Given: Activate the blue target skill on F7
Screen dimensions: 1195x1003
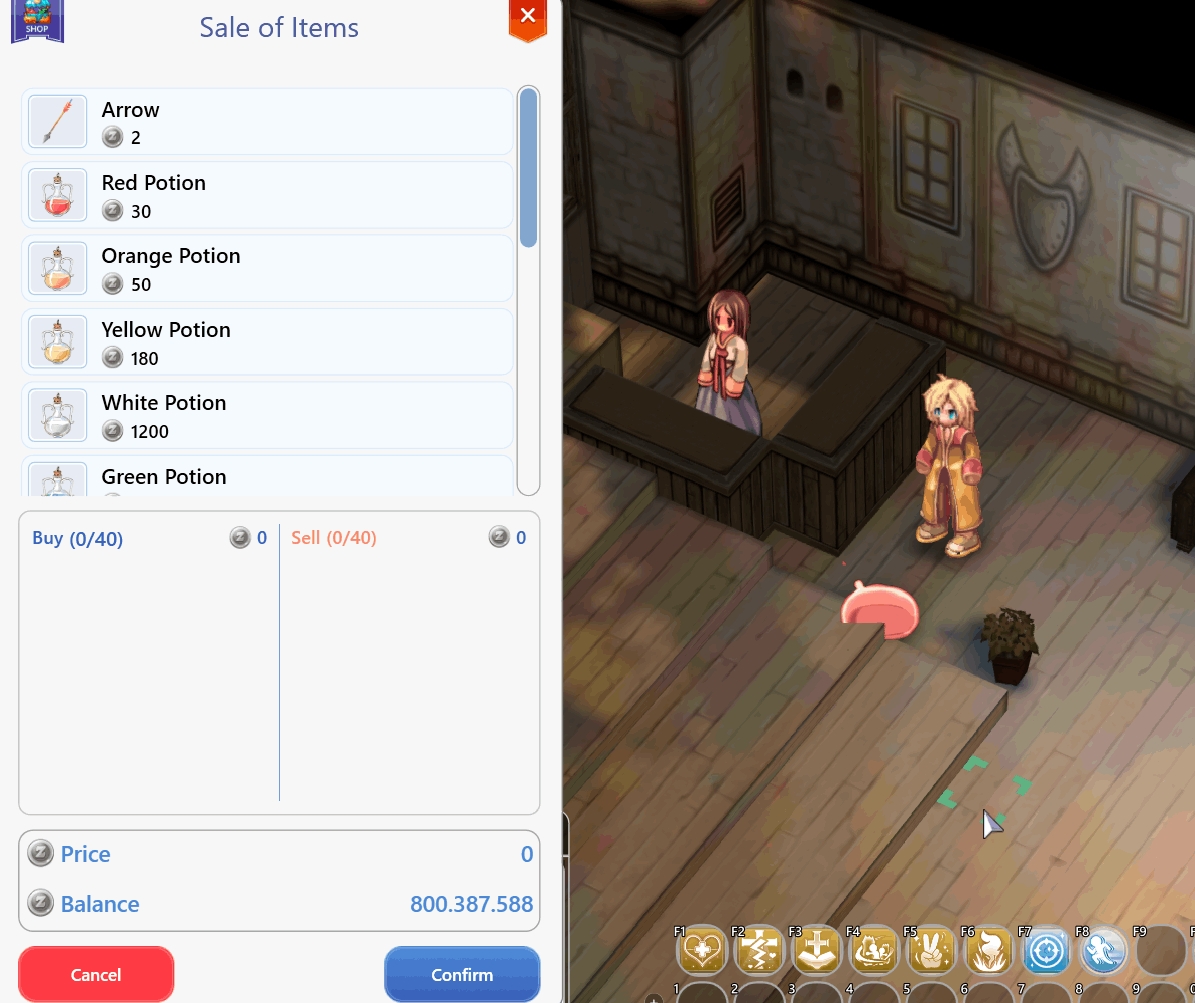Looking at the screenshot, I should point(1046,951).
